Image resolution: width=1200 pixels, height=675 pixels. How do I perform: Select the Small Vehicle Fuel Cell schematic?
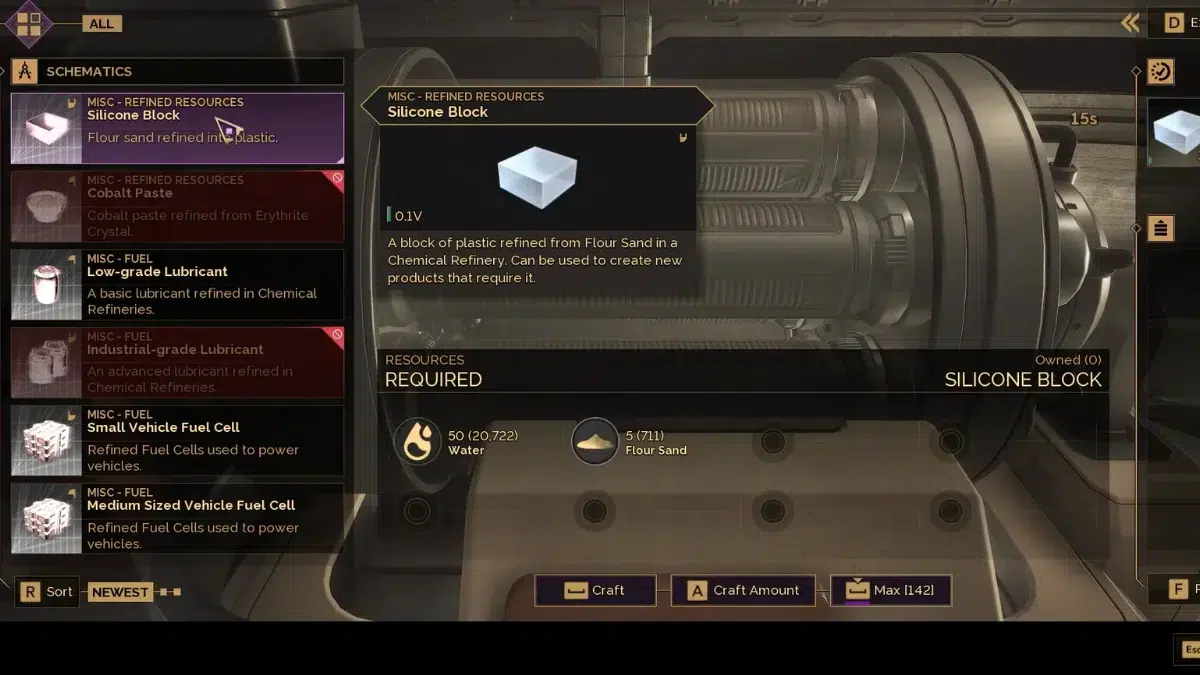tap(177, 440)
